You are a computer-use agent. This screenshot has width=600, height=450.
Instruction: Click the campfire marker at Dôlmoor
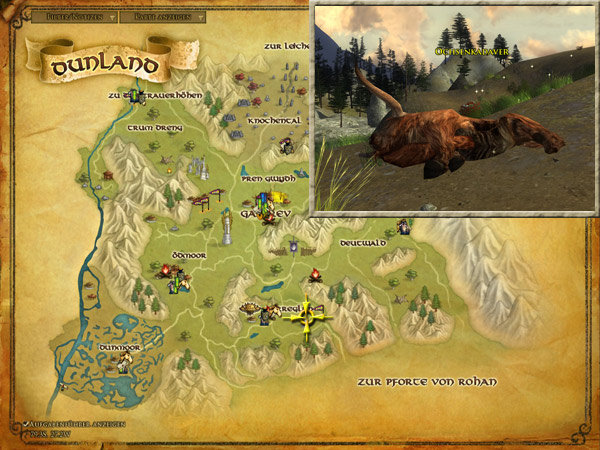coord(165,269)
